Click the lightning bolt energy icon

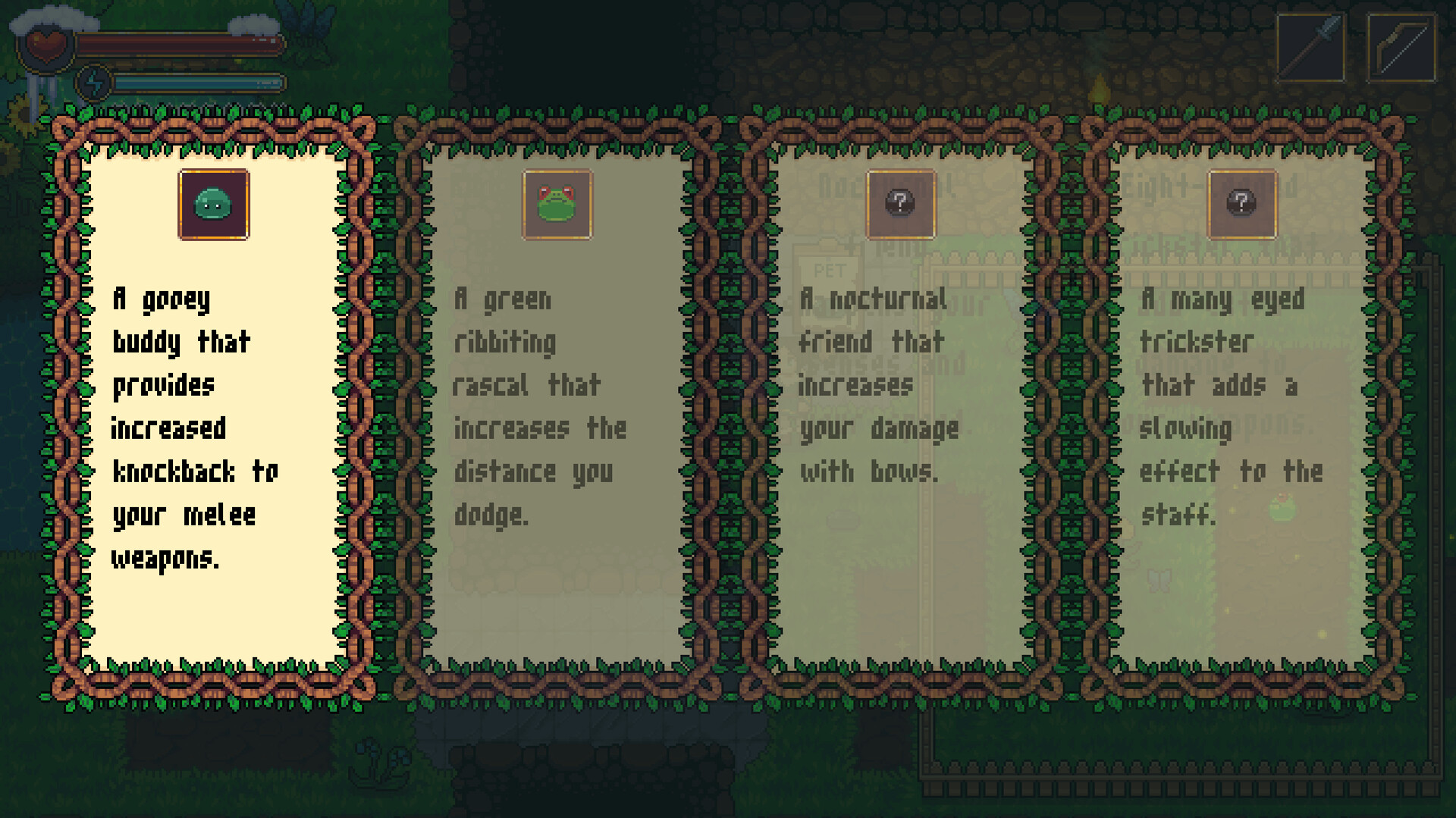94,83
